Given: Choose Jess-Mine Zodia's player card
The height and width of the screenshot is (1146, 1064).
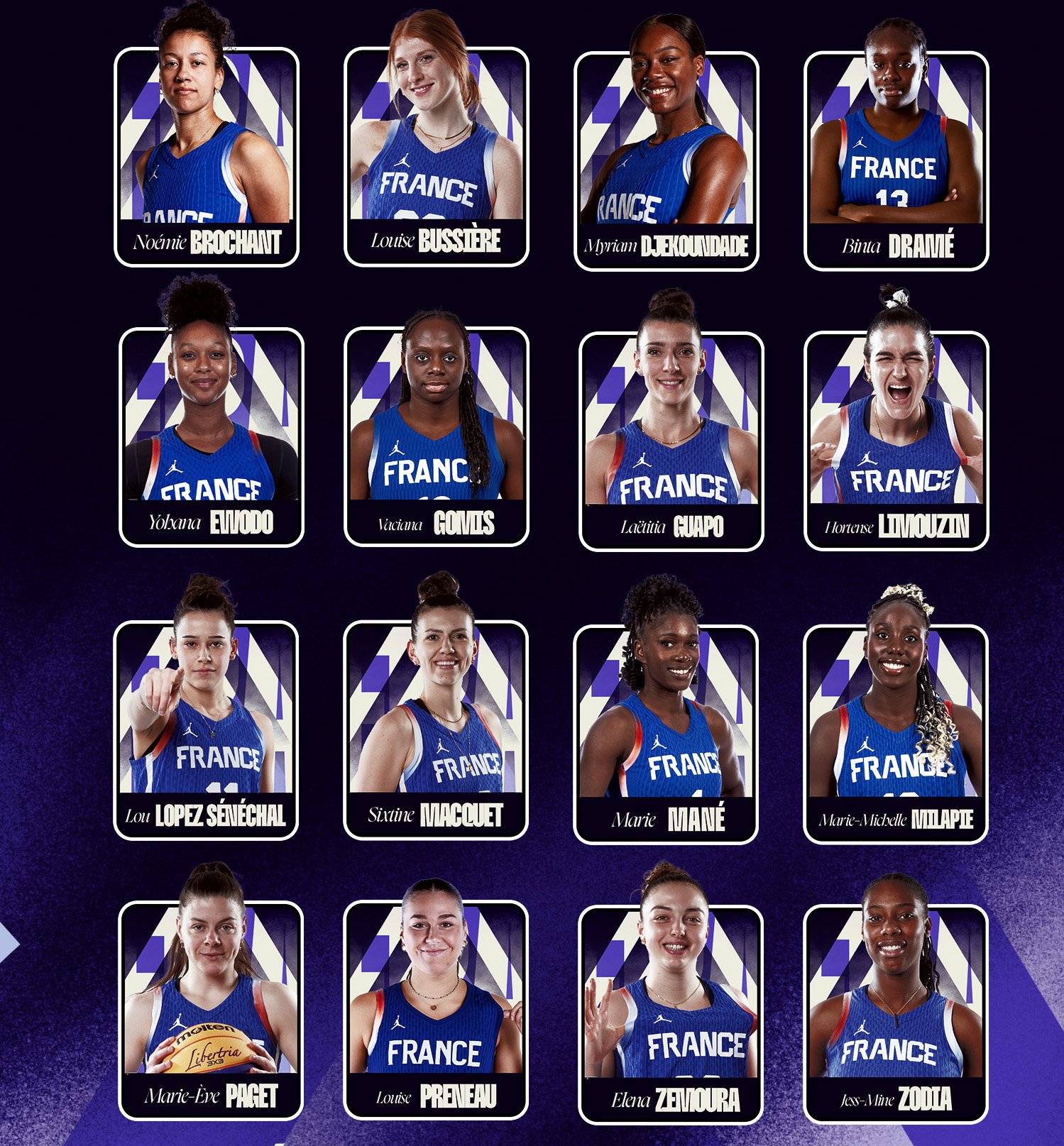Looking at the screenshot, I should tap(896, 1015).
